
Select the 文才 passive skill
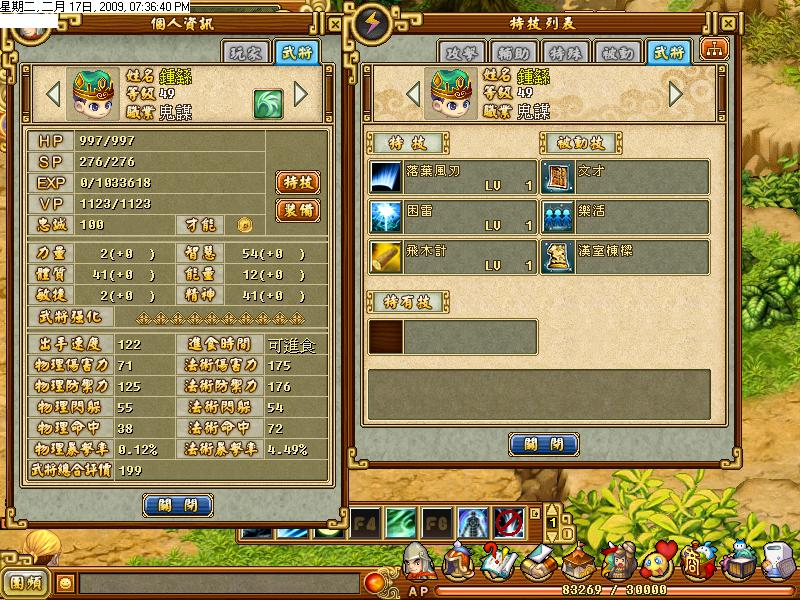pyautogui.click(x=625, y=177)
